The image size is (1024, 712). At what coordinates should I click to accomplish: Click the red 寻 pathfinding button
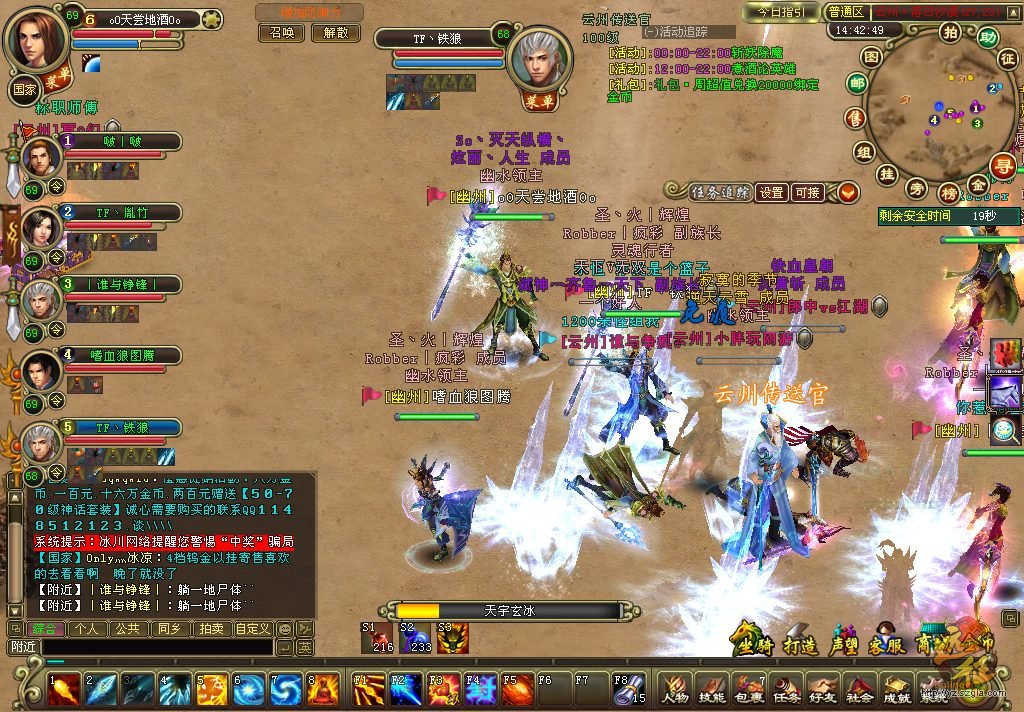(1003, 166)
